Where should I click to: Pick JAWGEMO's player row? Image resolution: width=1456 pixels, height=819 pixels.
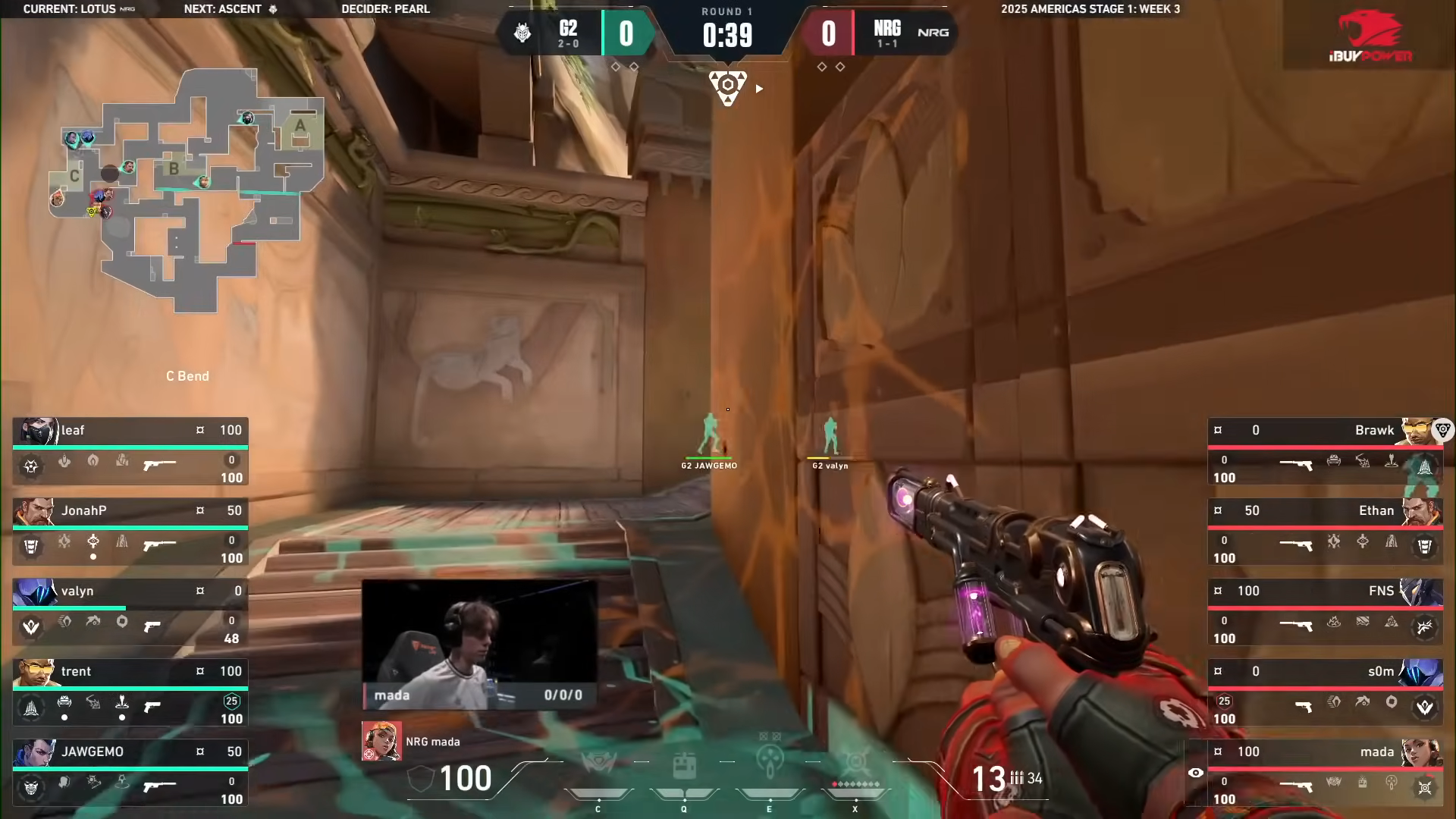(130, 773)
